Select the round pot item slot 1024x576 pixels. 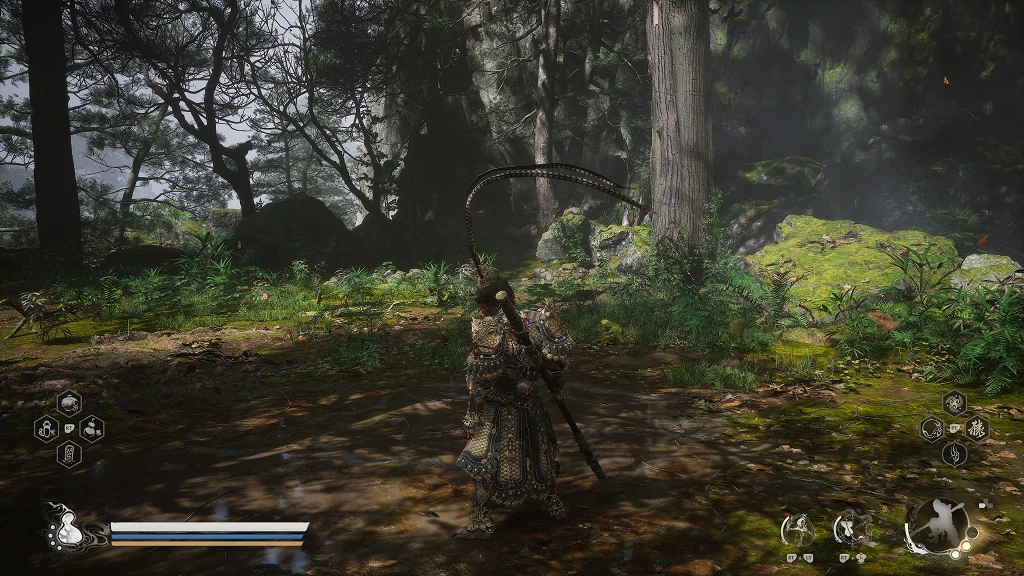click(70, 403)
